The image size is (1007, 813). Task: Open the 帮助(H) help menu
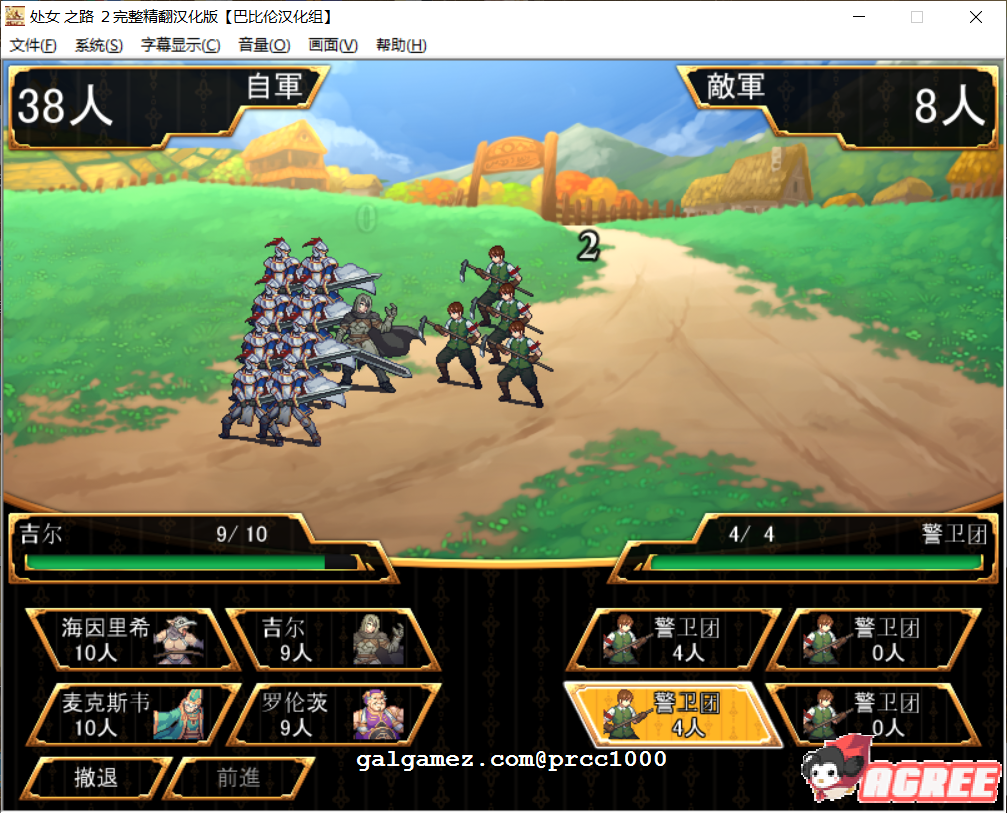[401, 45]
